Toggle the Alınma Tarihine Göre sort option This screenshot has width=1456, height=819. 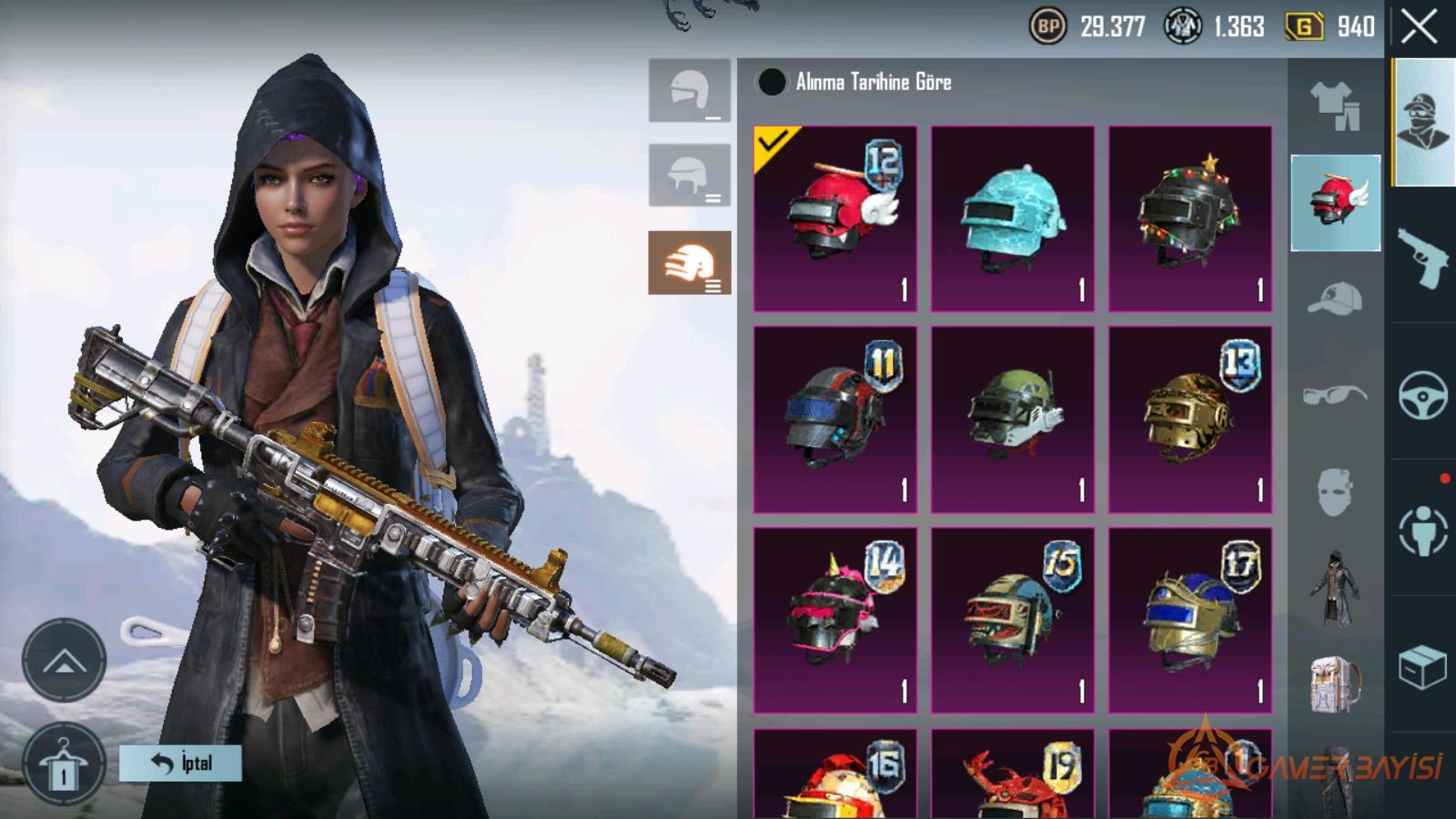(772, 82)
